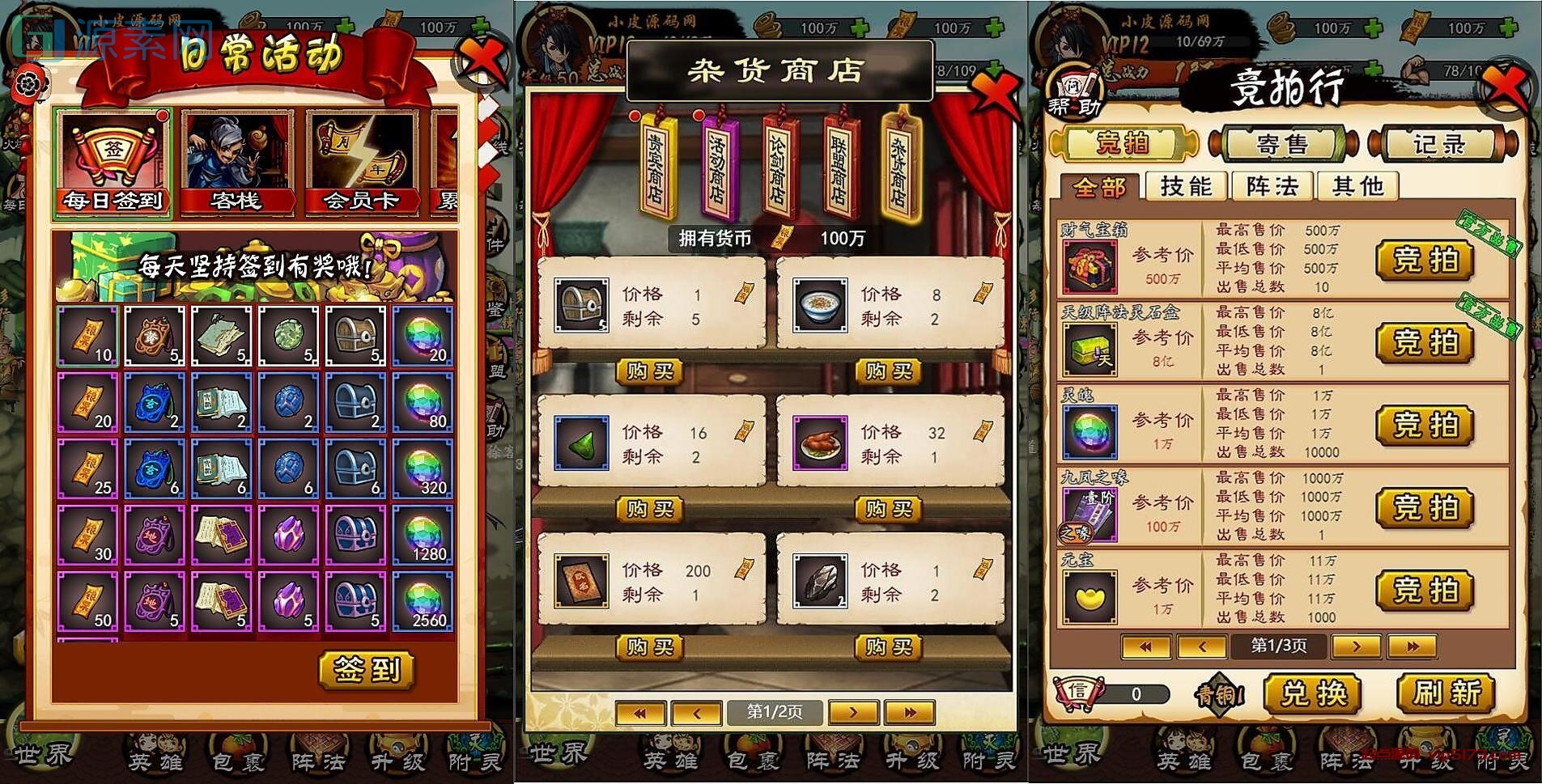Screen dimensions: 1542x784
Task: Switch to the 寄售 consignment tab
Action: (x=1281, y=144)
